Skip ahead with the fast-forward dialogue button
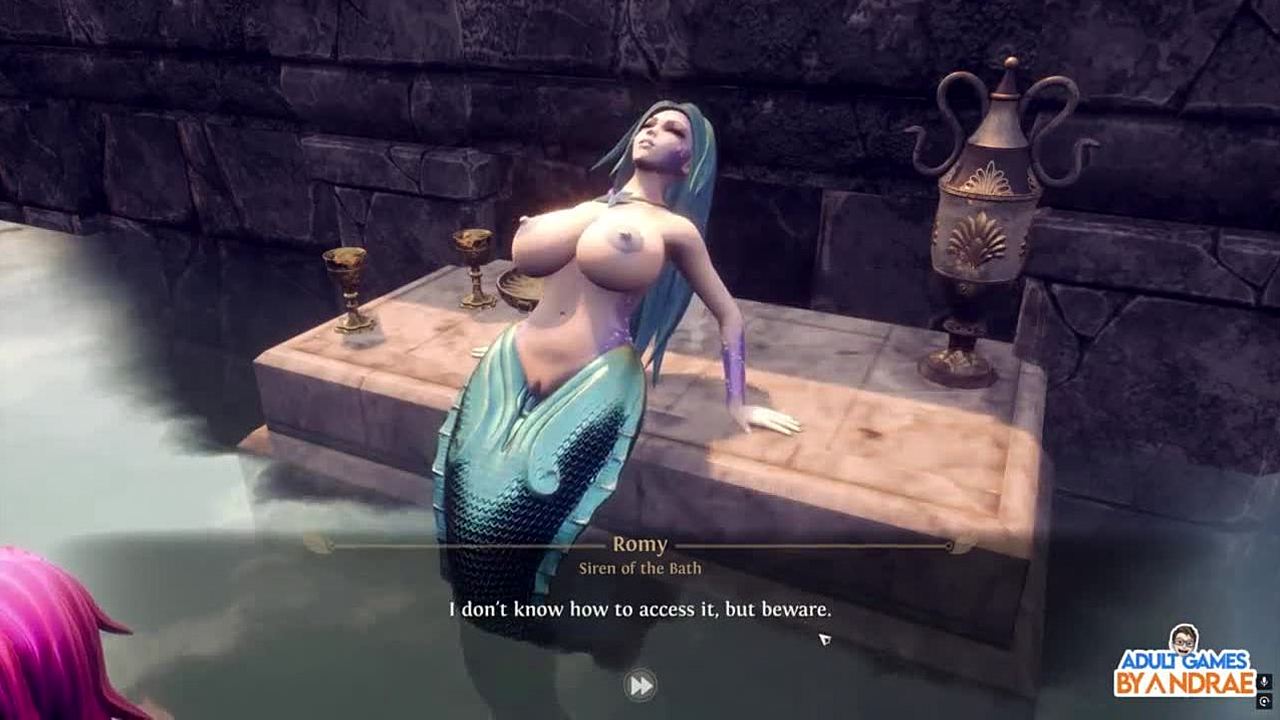Image resolution: width=1280 pixels, height=720 pixels. [640, 685]
